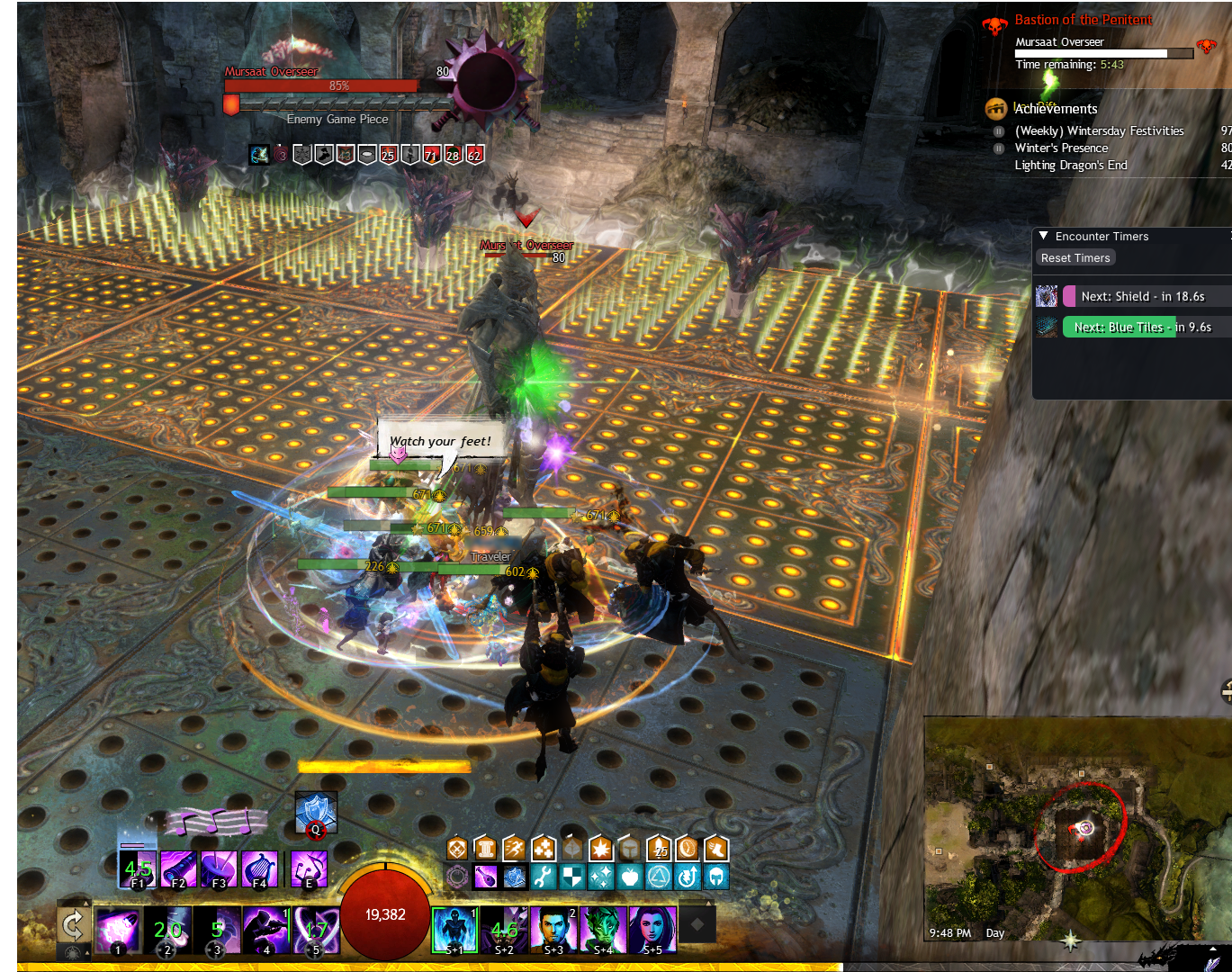Use the rifle sniper skill in slot 4
This screenshot has width=1232, height=972.
tap(267, 930)
